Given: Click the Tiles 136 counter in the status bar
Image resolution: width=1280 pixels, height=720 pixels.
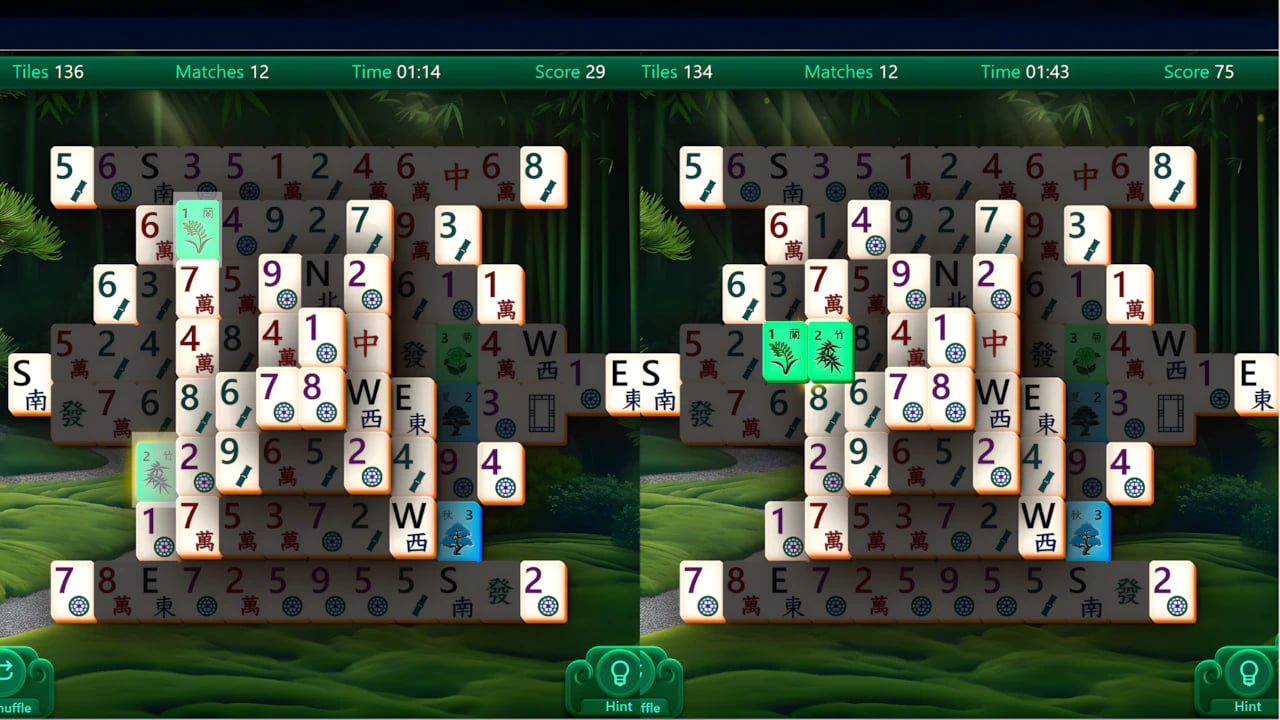Looking at the screenshot, I should click(x=50, y=71).
